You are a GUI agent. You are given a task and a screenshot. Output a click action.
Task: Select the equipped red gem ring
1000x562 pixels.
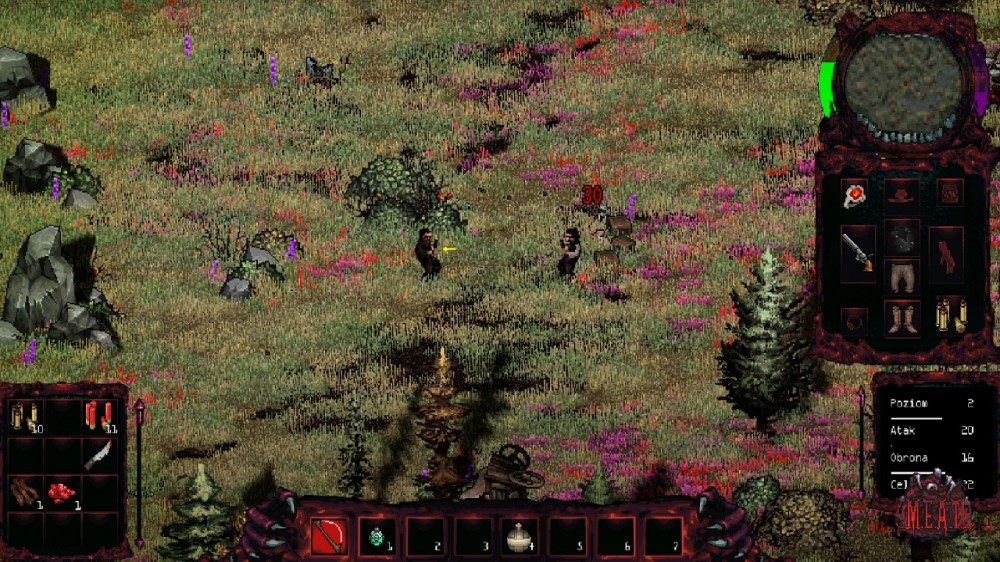pos(855,193)
